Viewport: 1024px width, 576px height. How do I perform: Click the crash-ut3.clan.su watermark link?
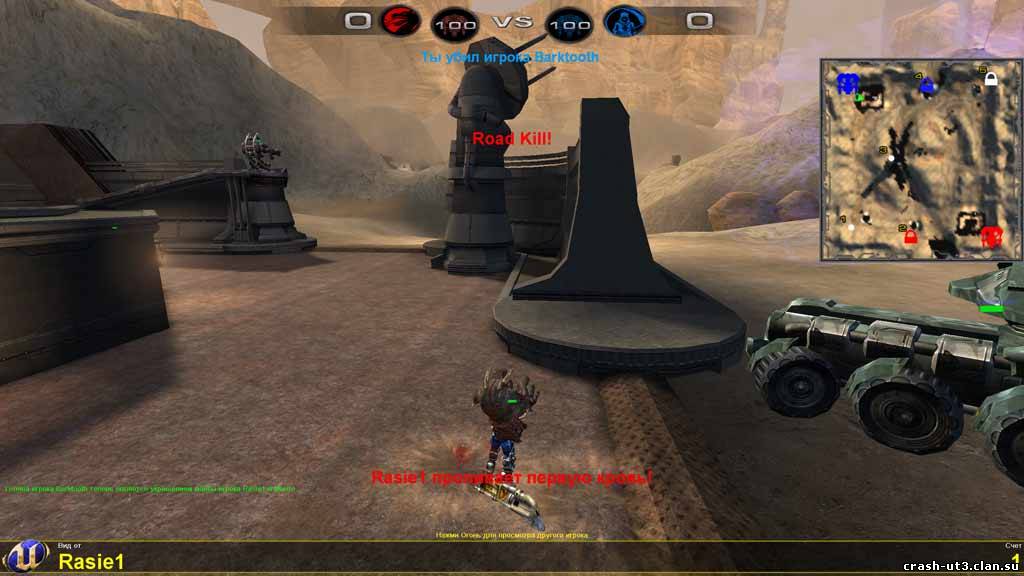point(961,567)
